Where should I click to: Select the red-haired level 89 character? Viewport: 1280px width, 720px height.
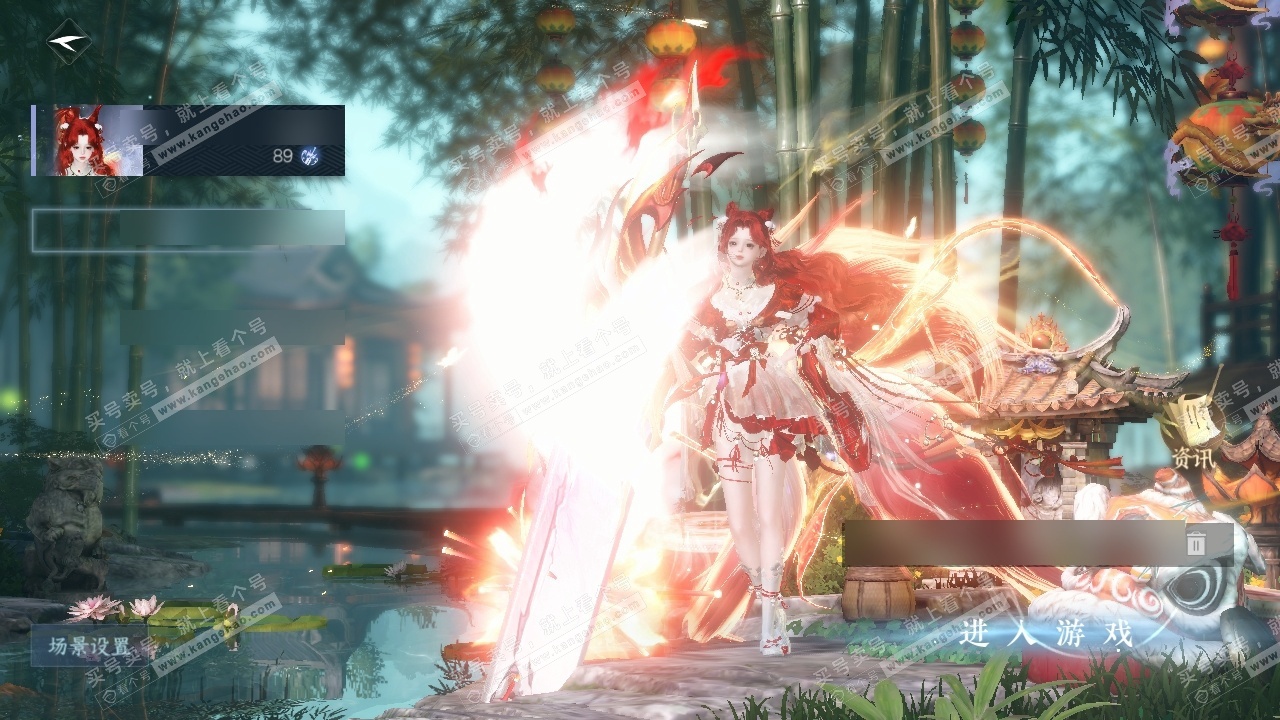click(188, 140)
